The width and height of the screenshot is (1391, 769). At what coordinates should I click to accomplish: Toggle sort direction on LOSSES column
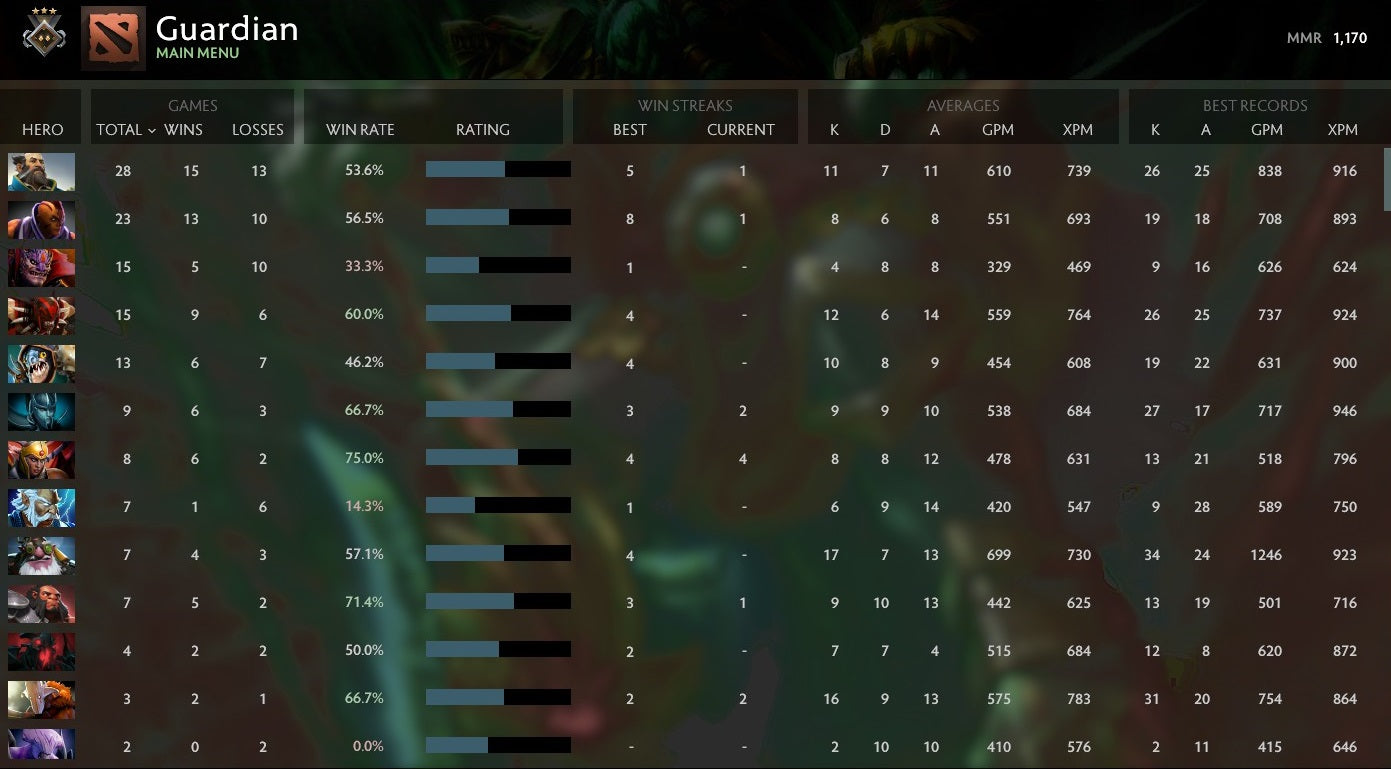(x=258, y=129)
